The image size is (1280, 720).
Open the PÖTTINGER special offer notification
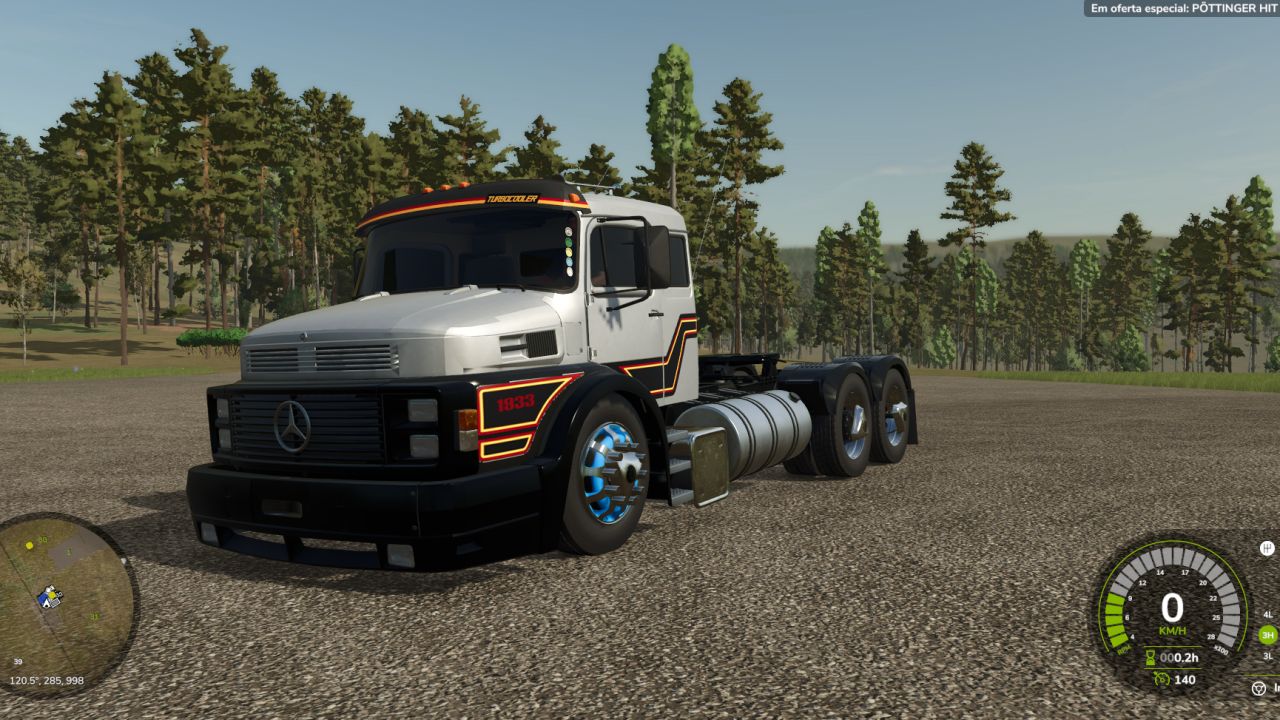1182,8
